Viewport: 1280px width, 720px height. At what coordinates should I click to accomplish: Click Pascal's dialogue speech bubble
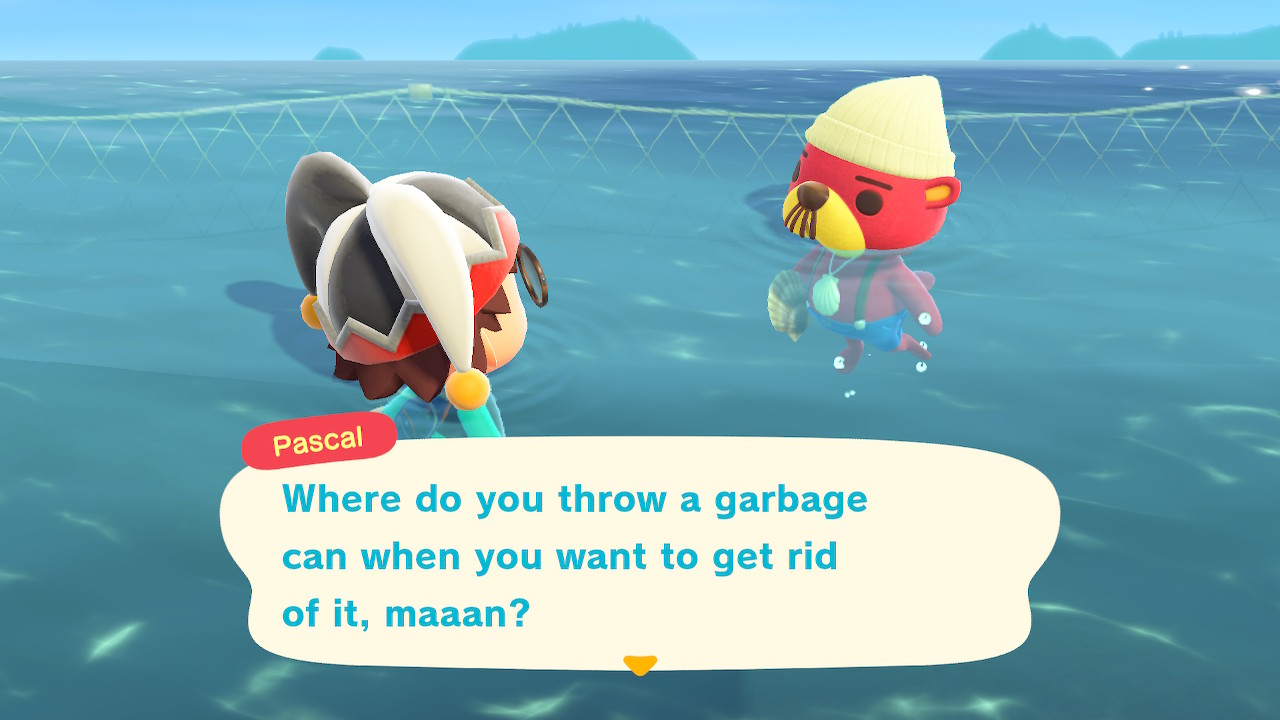point(640,555)
